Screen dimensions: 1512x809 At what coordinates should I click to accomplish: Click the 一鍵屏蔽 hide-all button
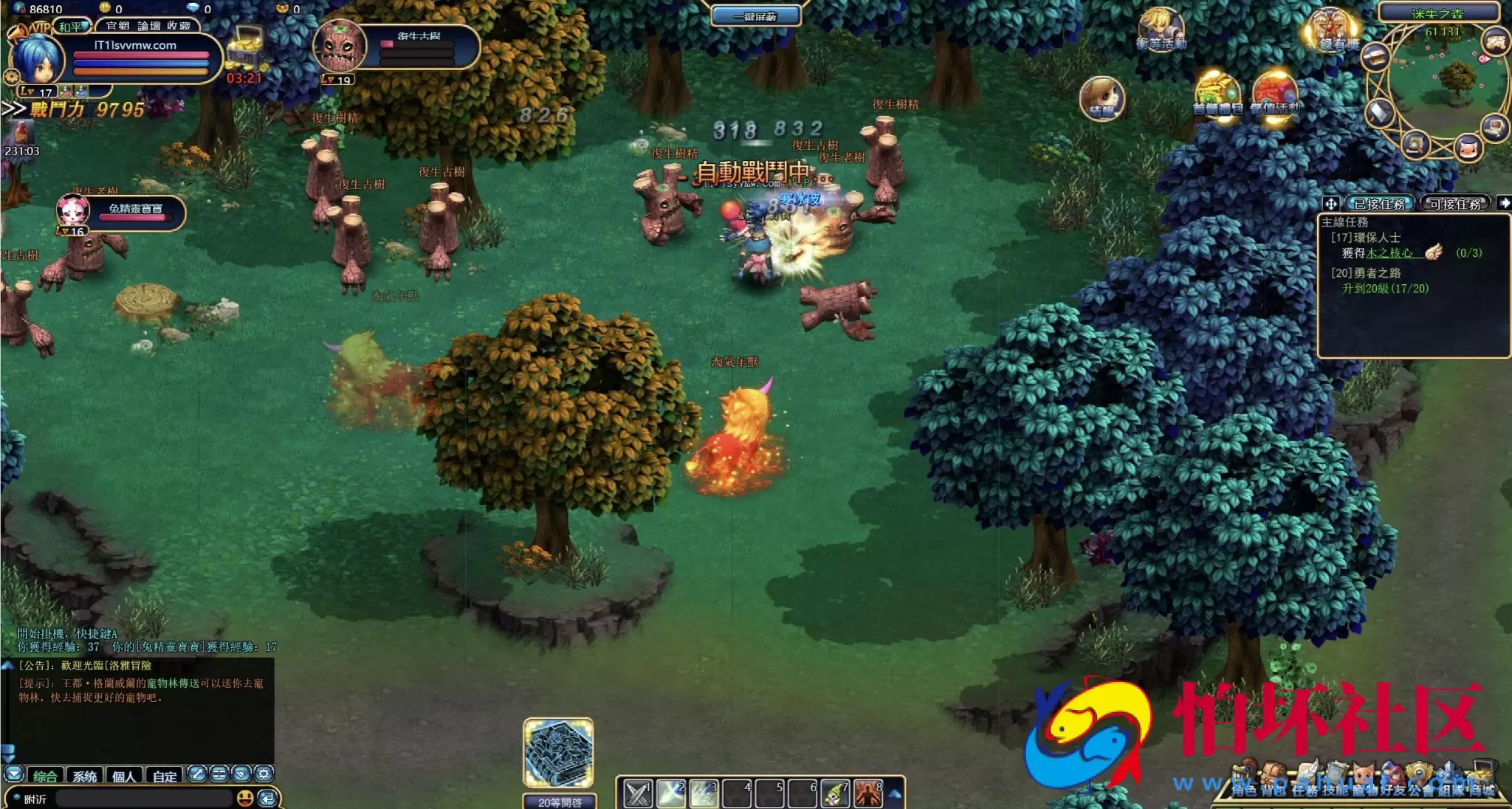755,16
